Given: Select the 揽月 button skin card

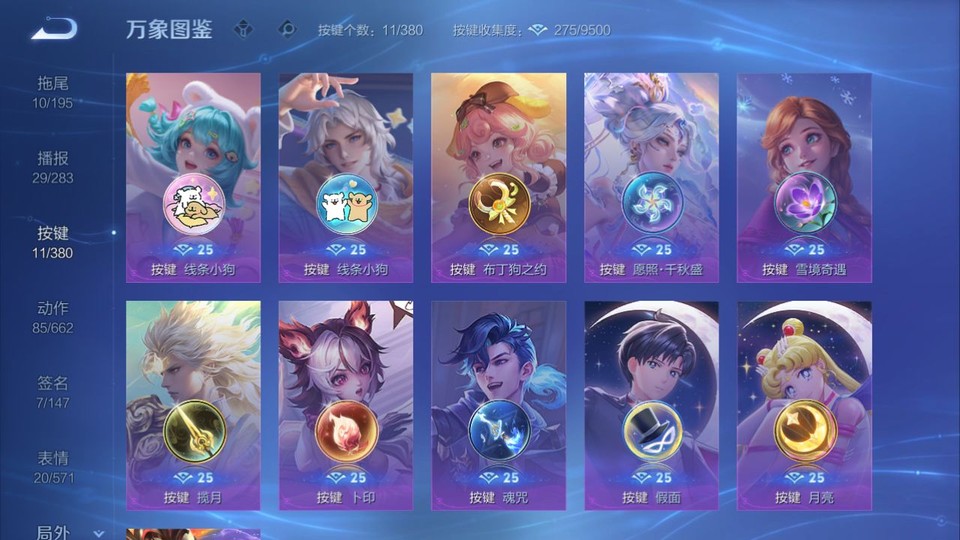Looking at the screenshot, I should pos(193,405).
